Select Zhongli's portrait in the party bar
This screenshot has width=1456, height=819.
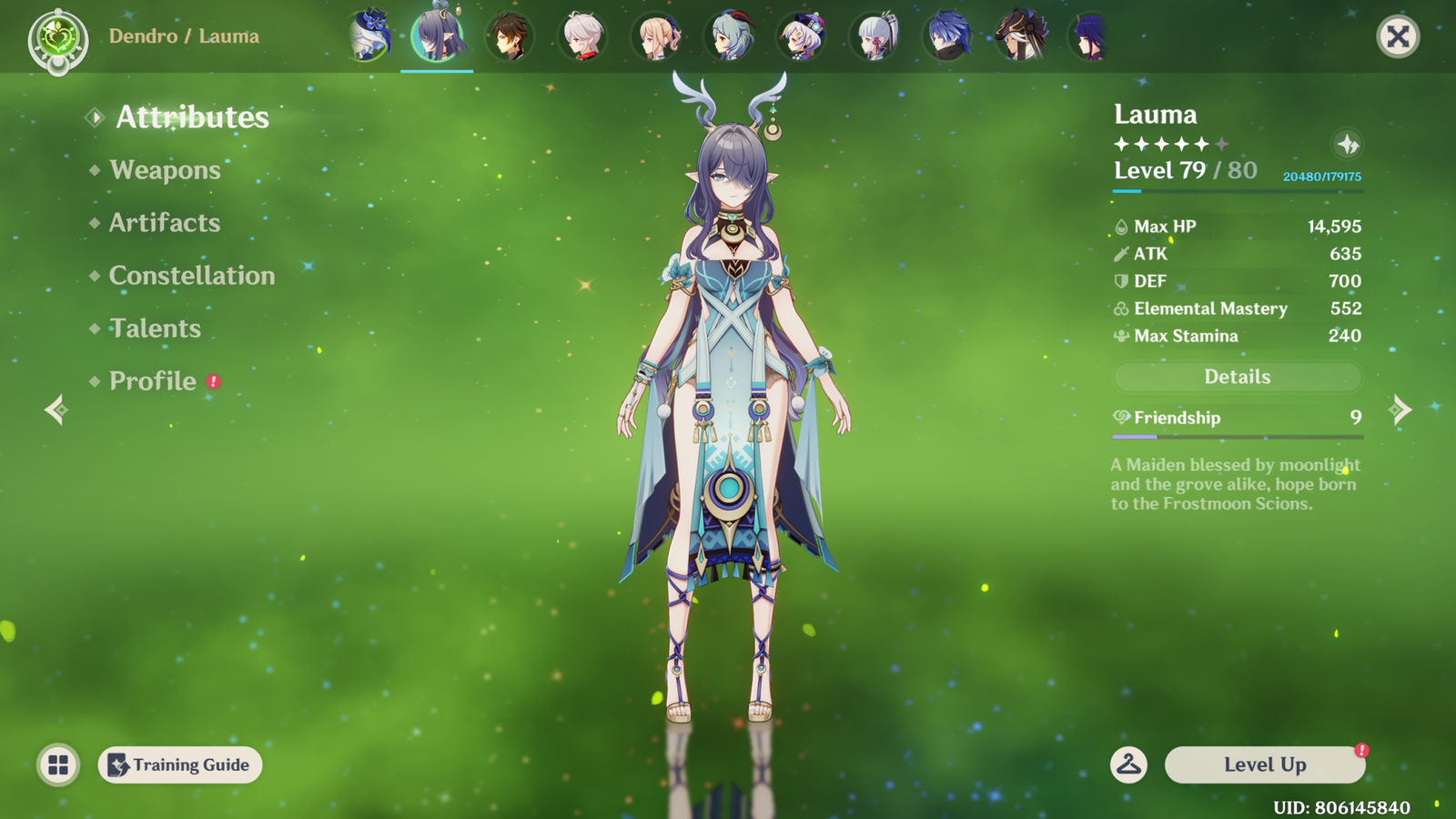point(510,37)
